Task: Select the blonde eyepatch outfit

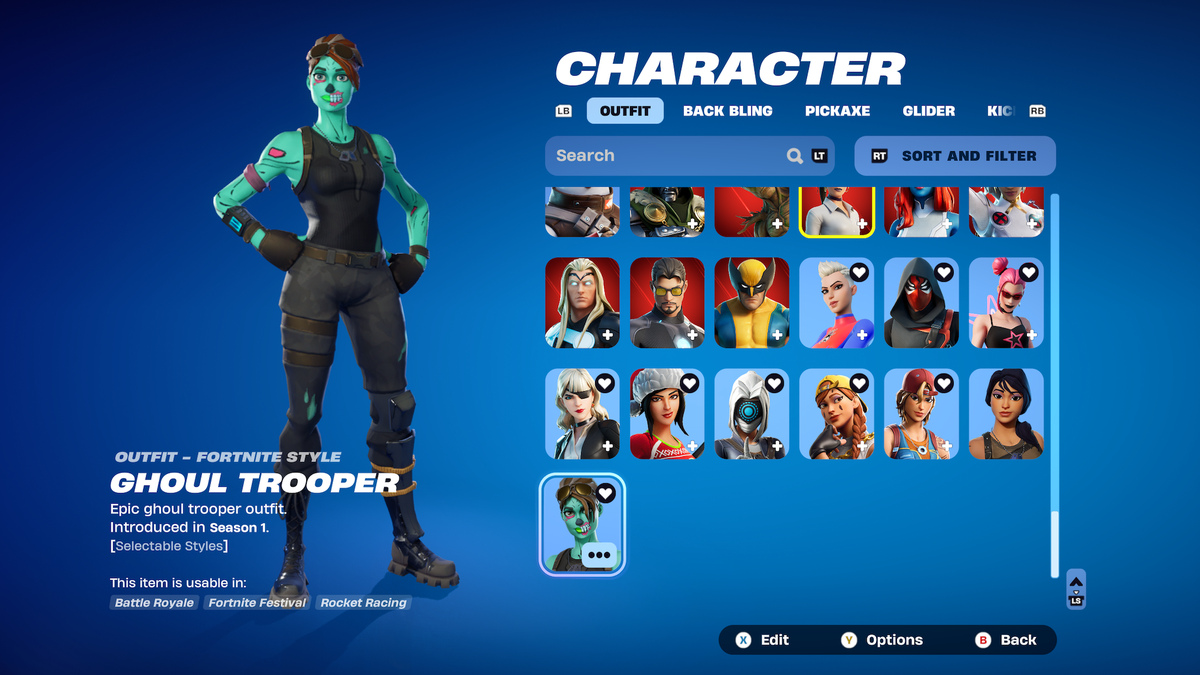Action: click(582, 414)
